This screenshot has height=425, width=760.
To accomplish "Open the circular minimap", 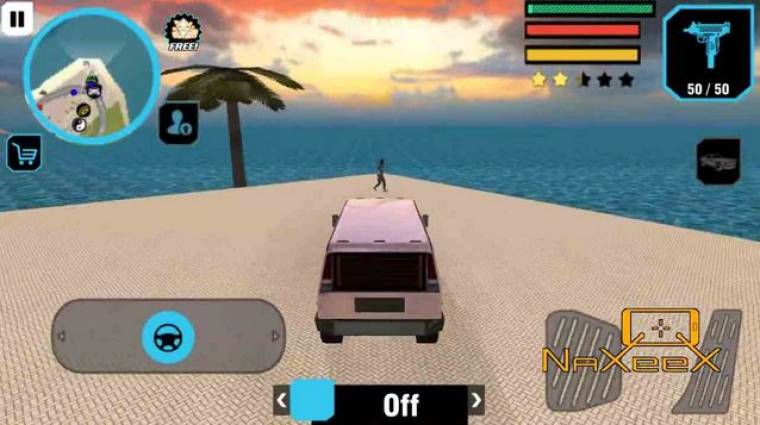I will (x=91, y=76).
